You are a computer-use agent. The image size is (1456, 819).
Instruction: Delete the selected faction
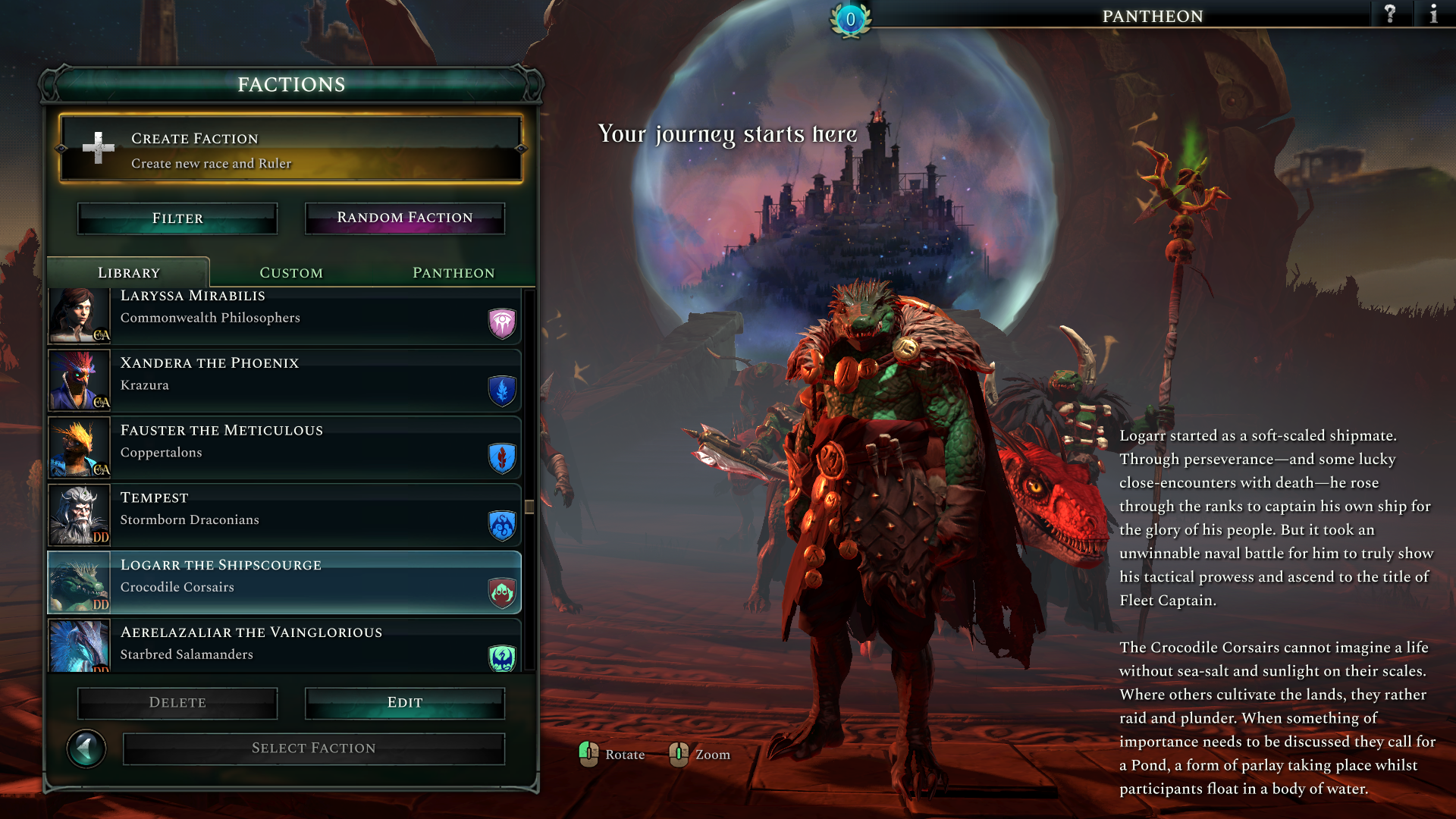(x=177, y=703)
